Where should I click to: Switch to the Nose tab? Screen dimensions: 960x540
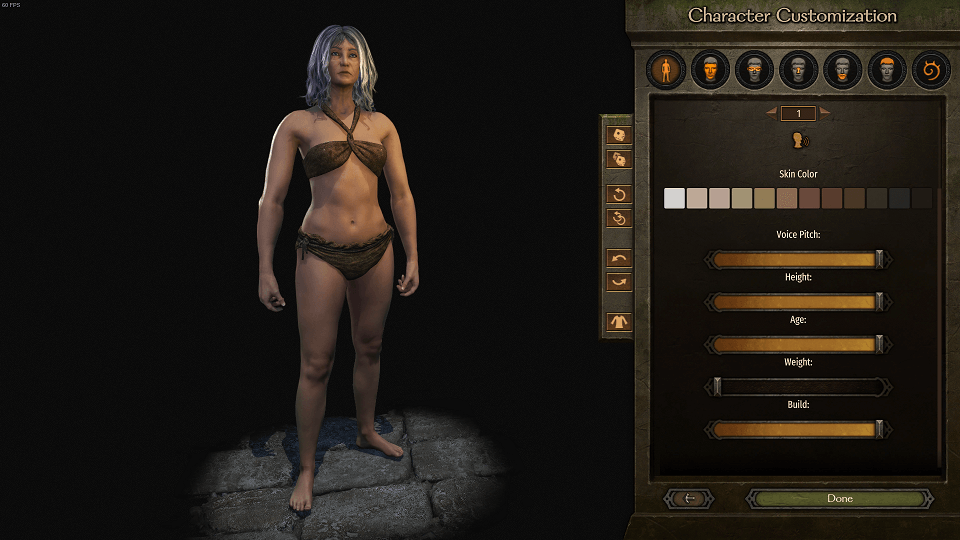[797, 70]
